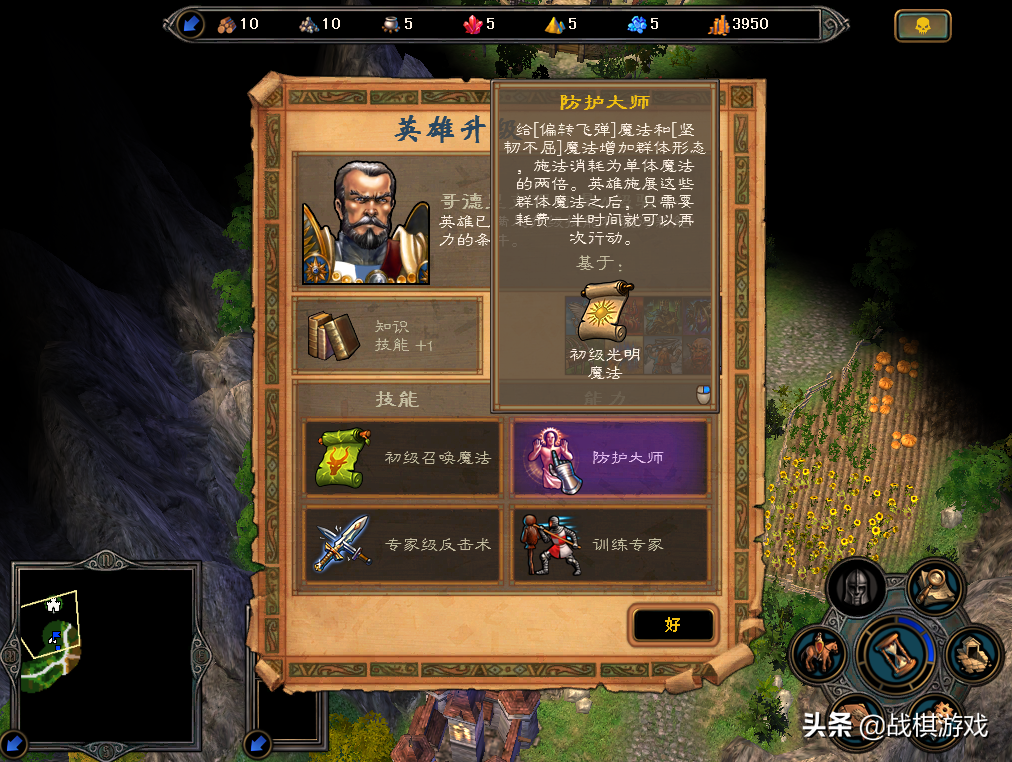Image resolution: width=1012 pixels, height=762 pixels.
Task: Open the magnifying glass map button
Action: (x=935, y=587)
